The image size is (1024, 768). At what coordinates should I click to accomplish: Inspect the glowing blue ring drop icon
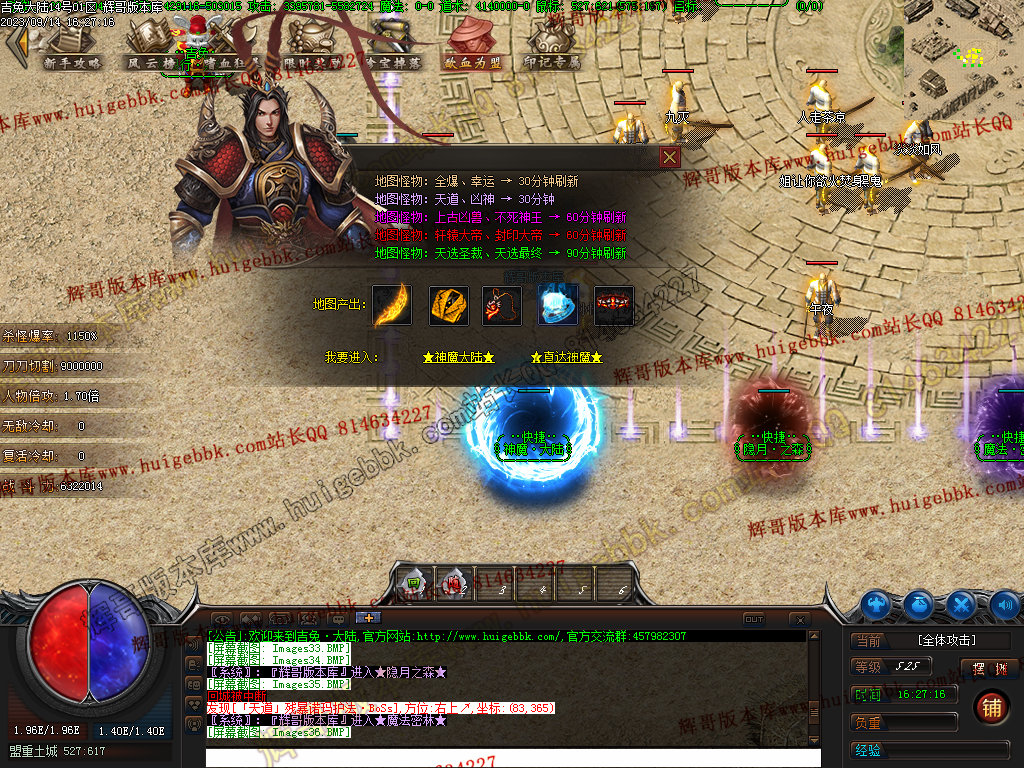point(557,305)
